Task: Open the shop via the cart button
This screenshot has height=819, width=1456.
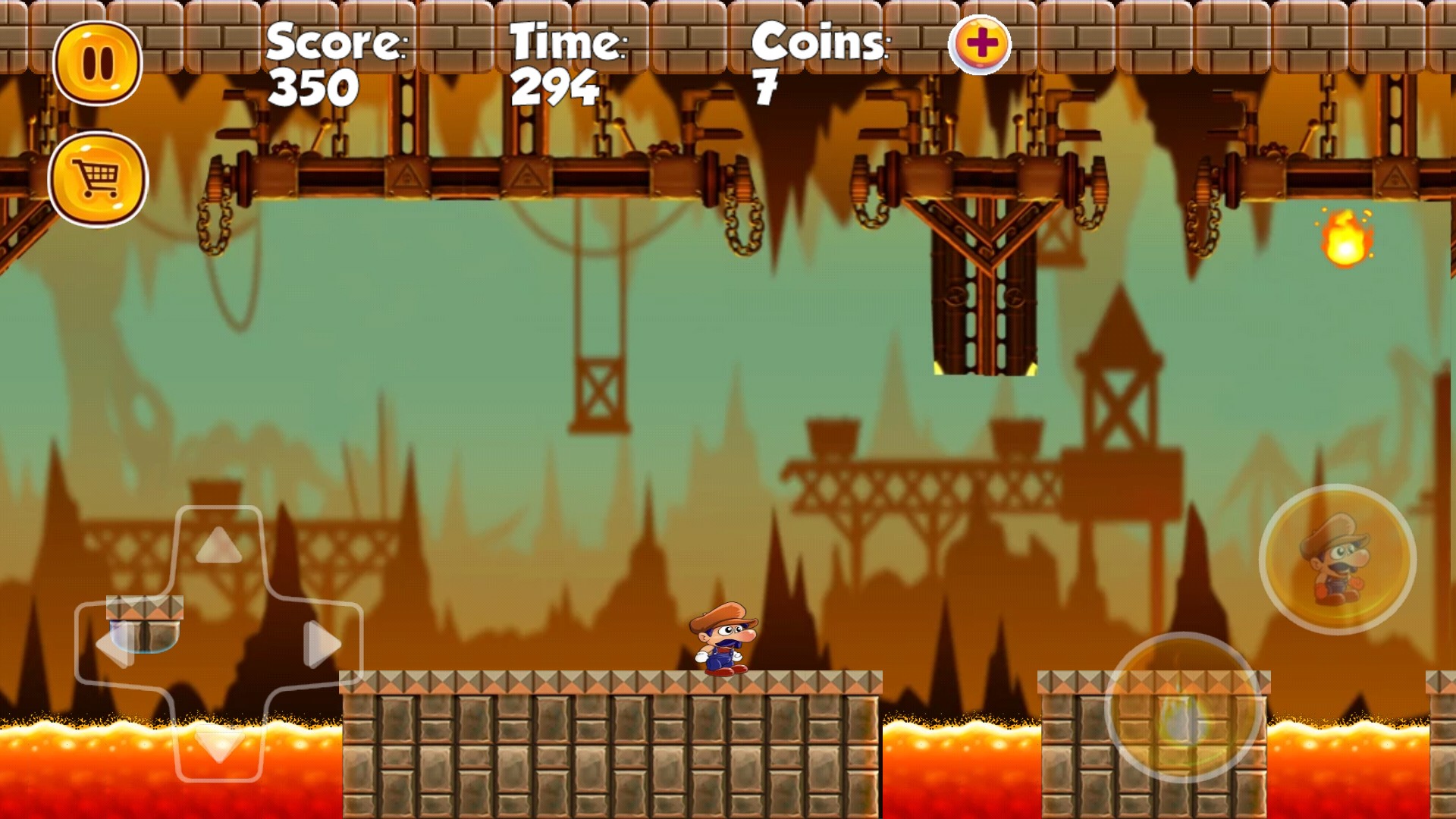Action: coord(98,180)
